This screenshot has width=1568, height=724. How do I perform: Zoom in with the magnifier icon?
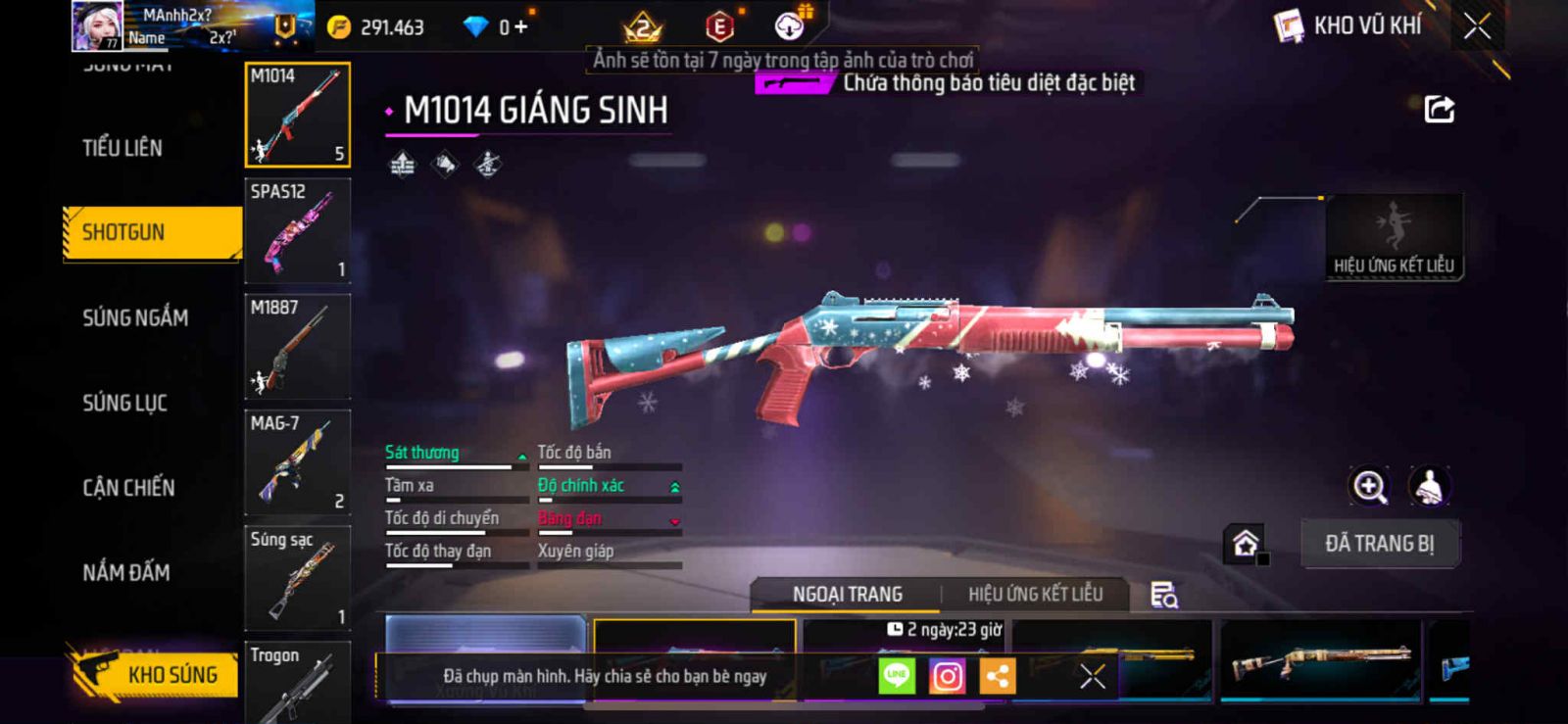click(1369, 486)
